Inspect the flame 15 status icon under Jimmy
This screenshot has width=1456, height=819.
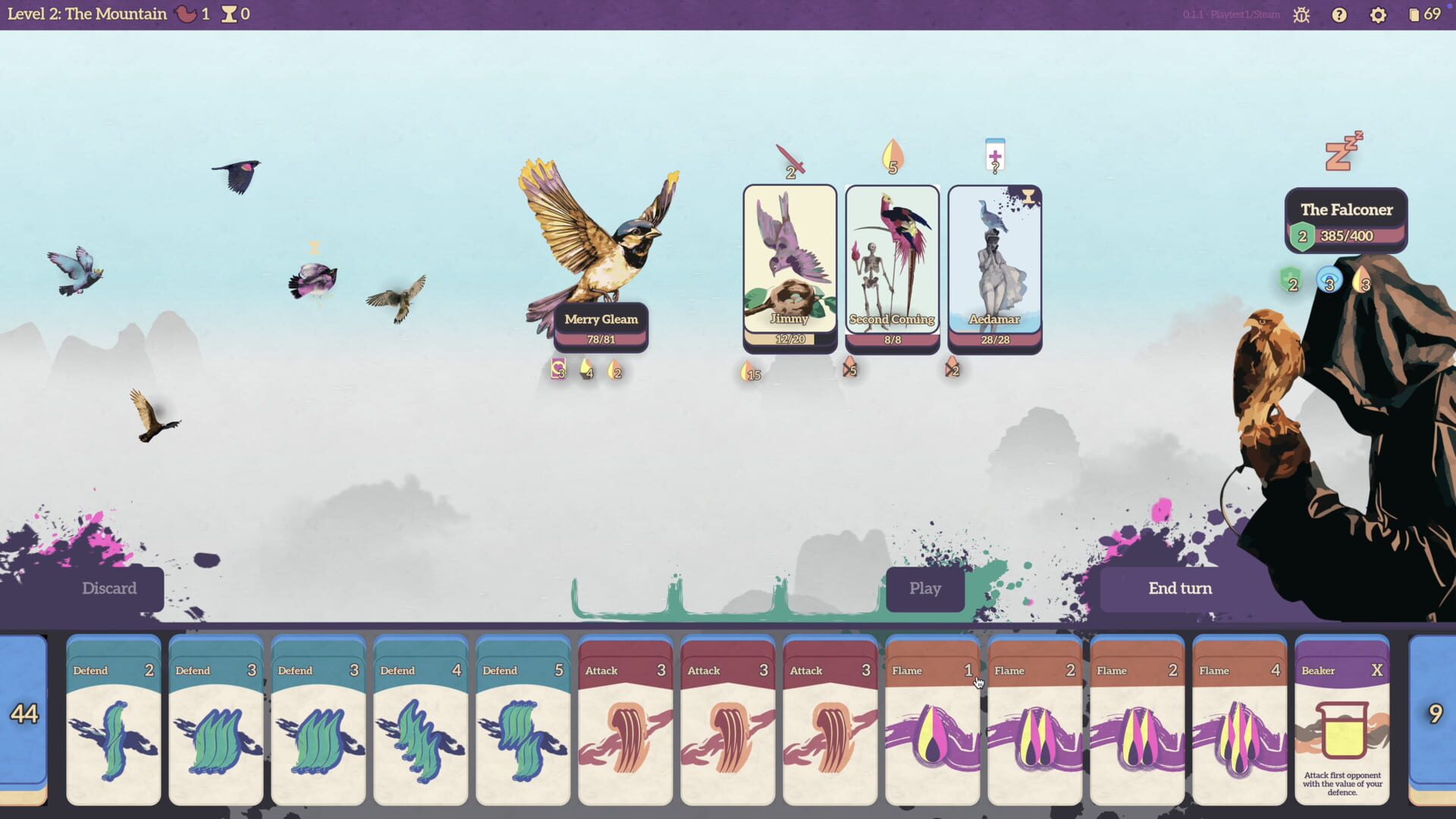(x=749, y=372)
